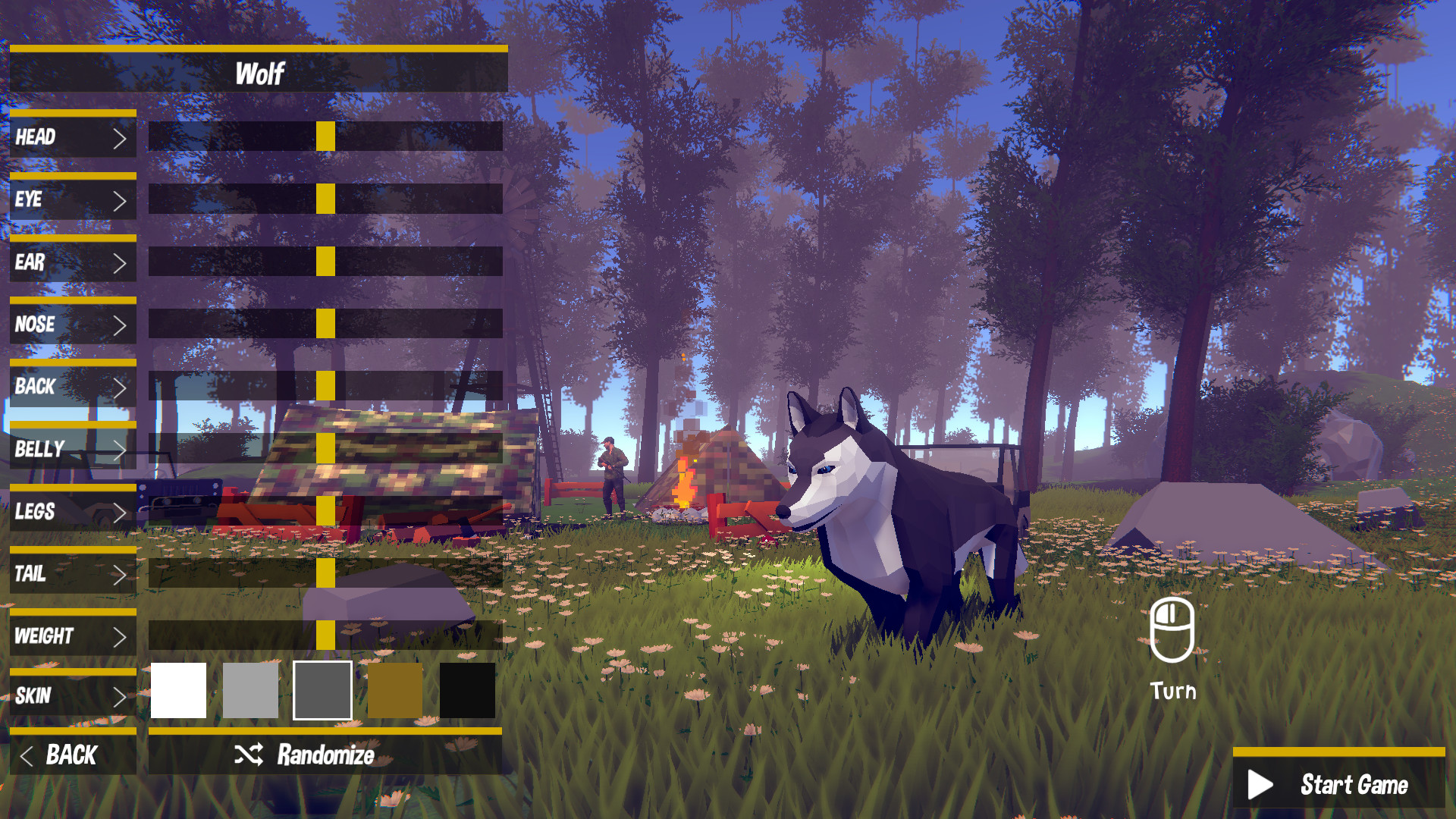The width and height of the screenshot is (1456, 819).
Task: Click the back arrow icon next to BACK
Action: (x=27, y=755)
